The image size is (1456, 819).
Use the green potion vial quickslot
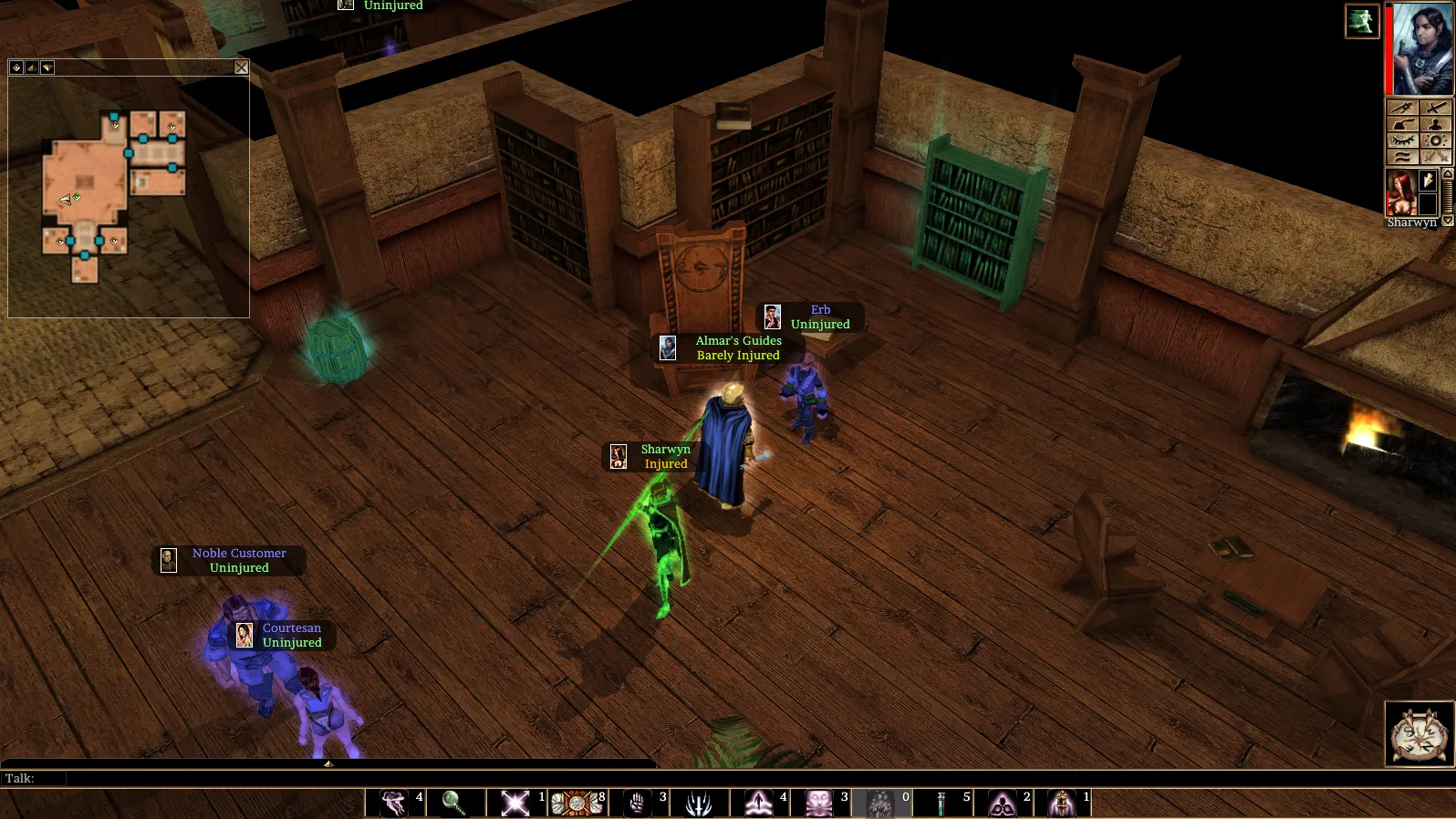coord(941,803)
